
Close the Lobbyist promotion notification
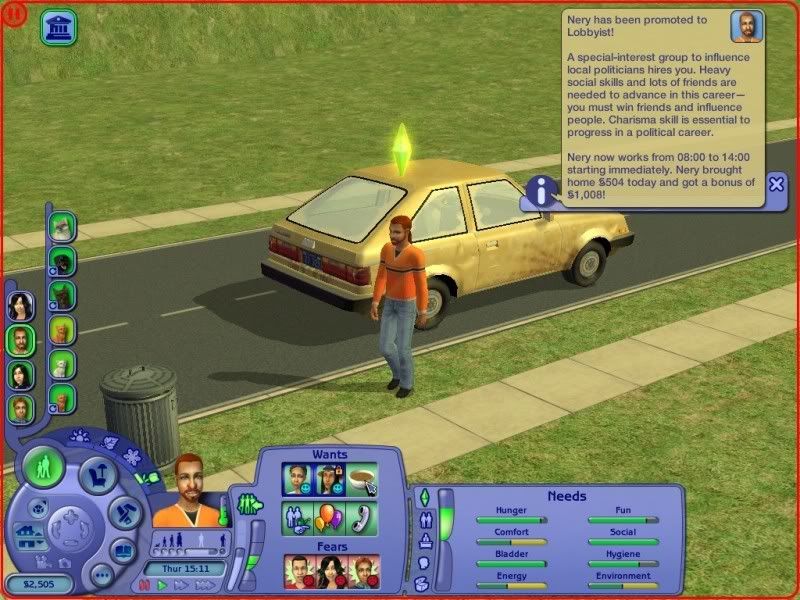[x=776, y=184]
